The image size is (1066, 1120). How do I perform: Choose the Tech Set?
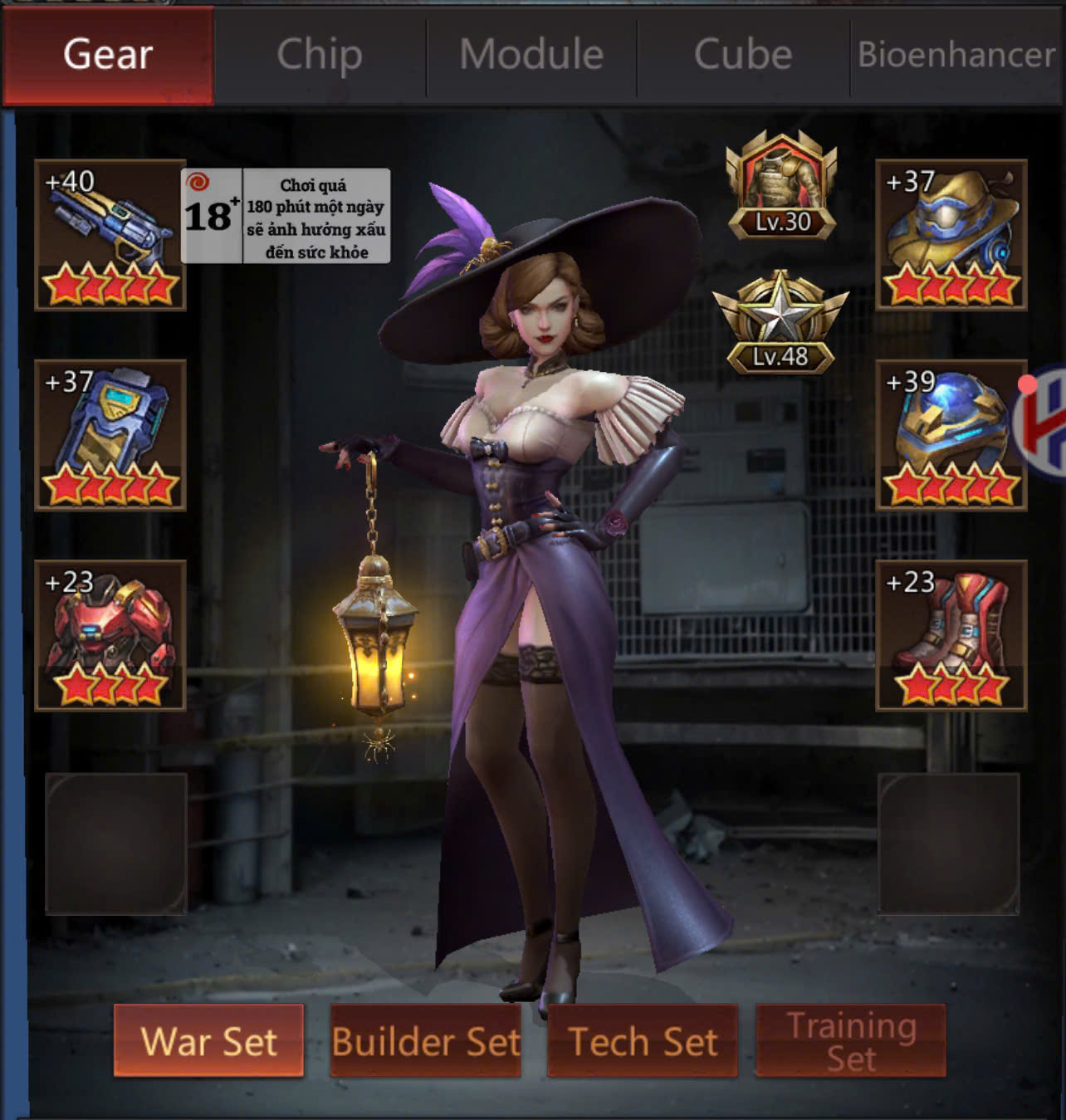click(643, 1040)
